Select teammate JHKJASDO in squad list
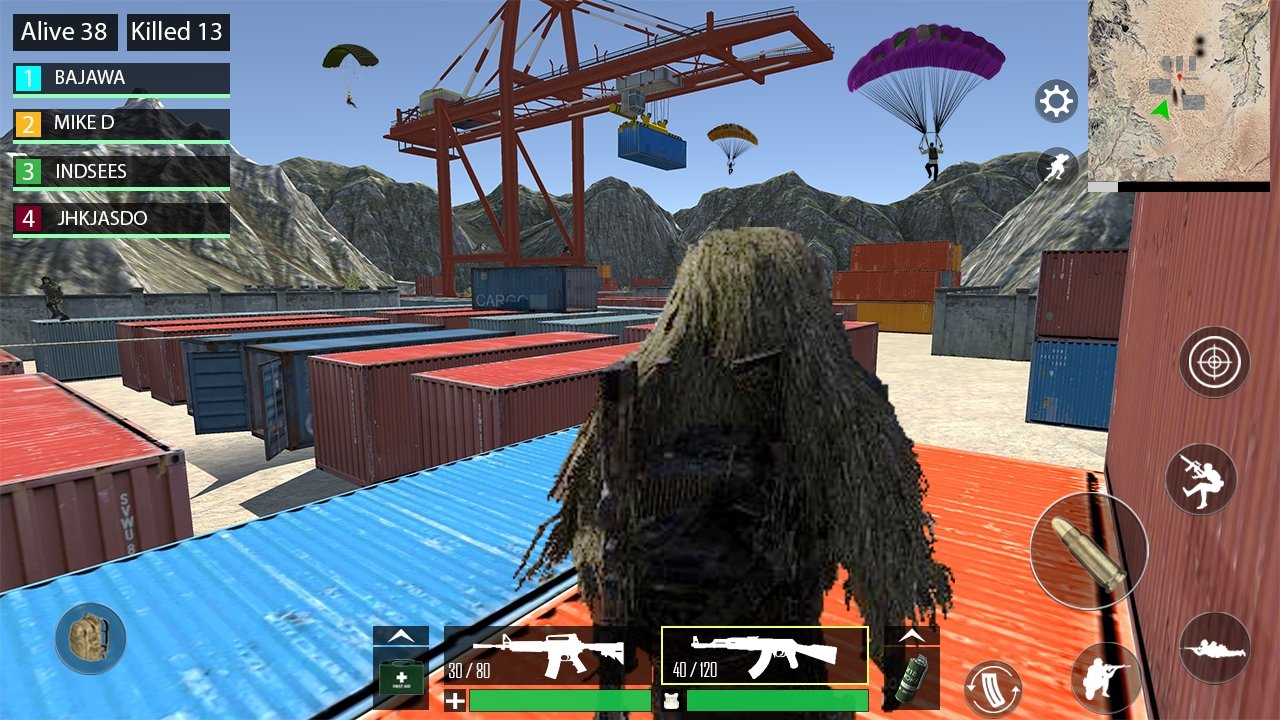 click(122, 218)
